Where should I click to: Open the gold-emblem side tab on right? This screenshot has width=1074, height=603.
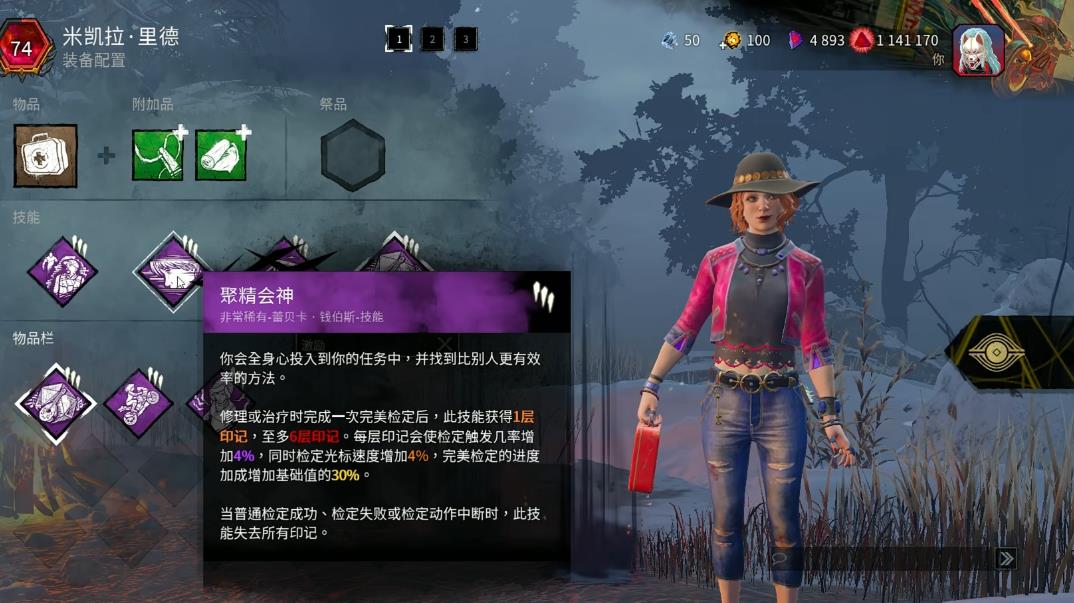pyautogui.click(x=1000, y=352)
